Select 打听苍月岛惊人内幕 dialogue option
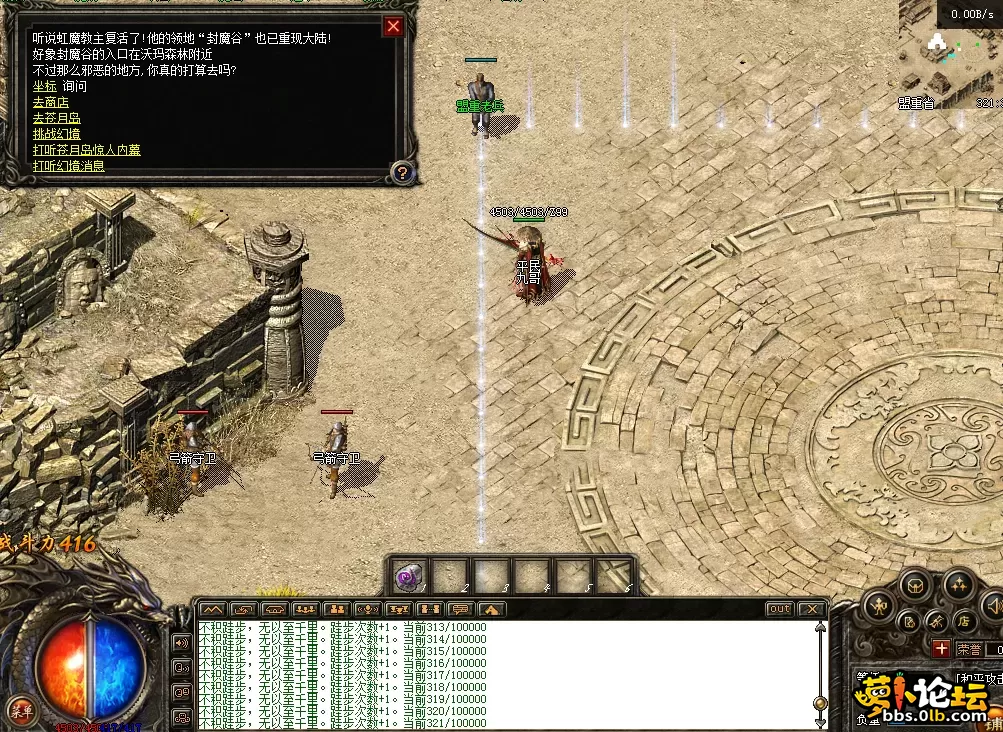 click(86, 150)
